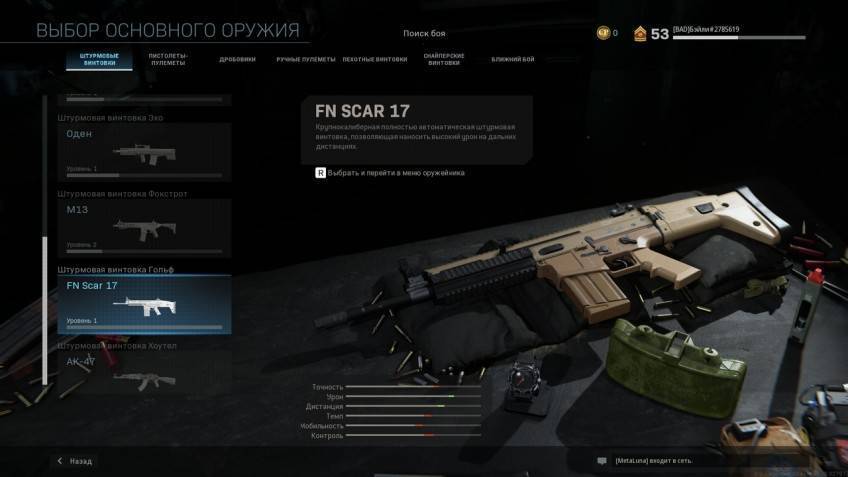Image resolution: width=848 pixels, height=477 pixels.
Task: Open the gunsmith via Выбрать и перейти prompt
Action: pos(390,173)
